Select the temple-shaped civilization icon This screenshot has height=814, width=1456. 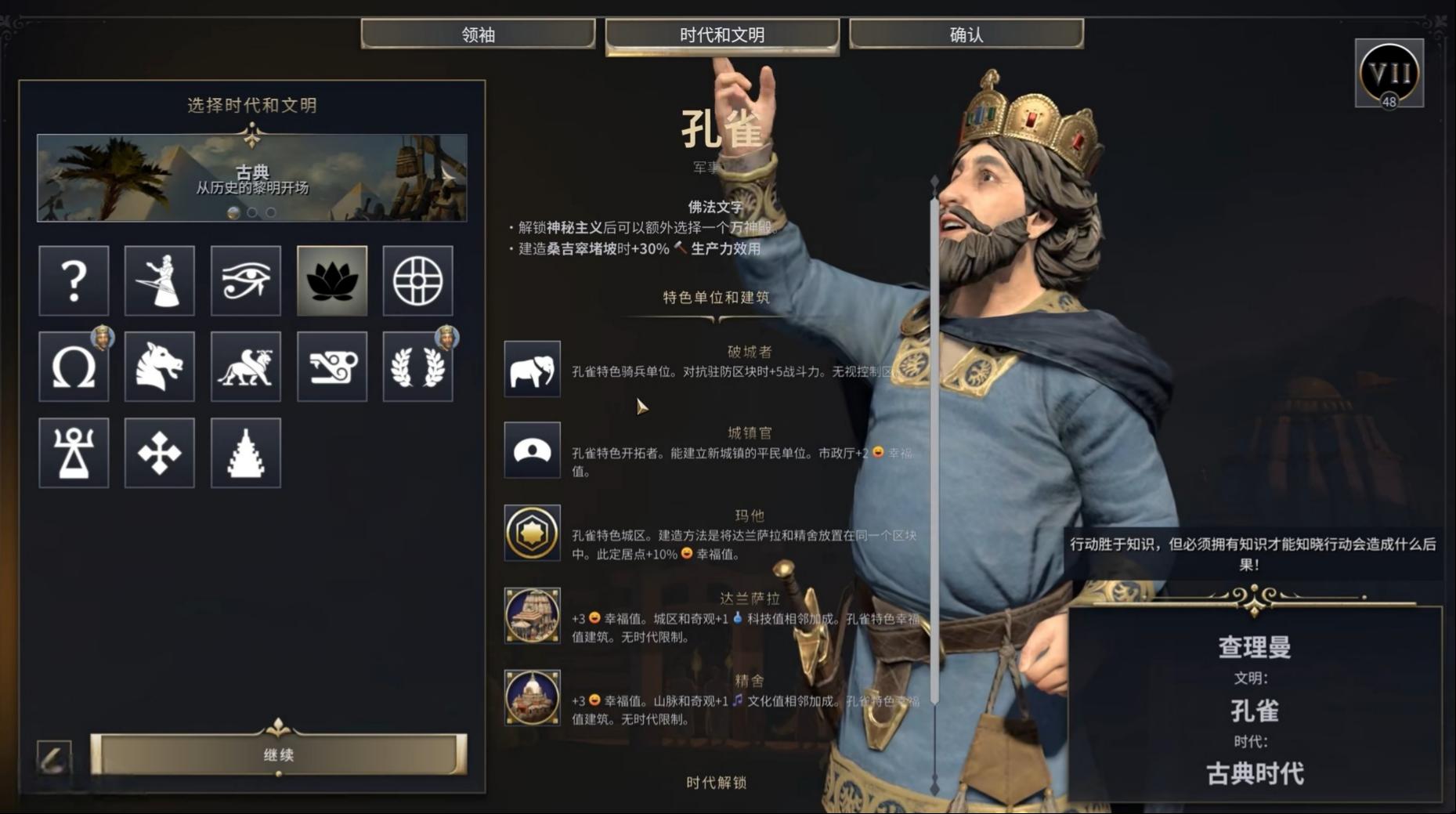(245, 453)
